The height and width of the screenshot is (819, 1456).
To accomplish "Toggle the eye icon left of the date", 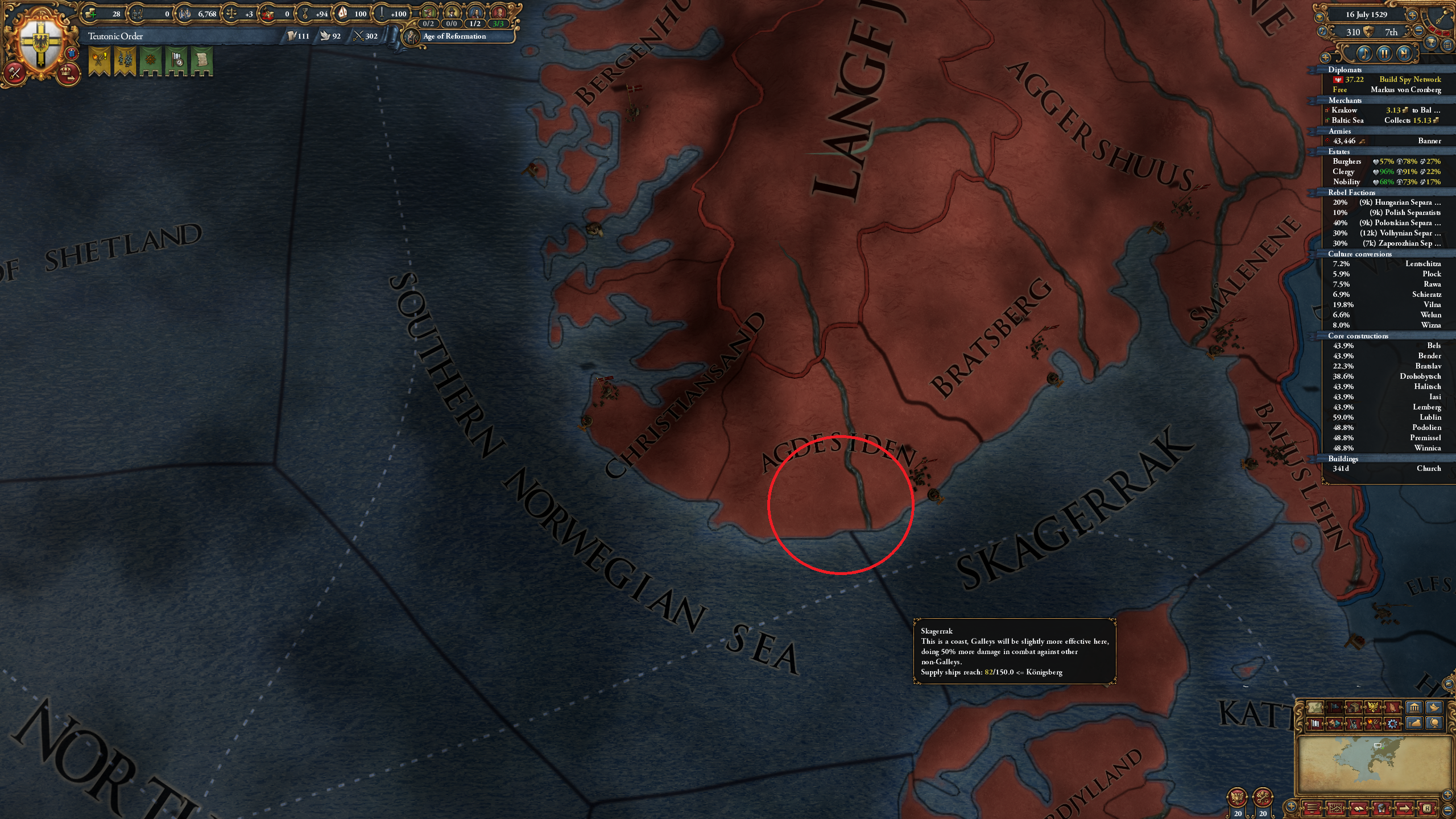I will (x=1319, y=17).
